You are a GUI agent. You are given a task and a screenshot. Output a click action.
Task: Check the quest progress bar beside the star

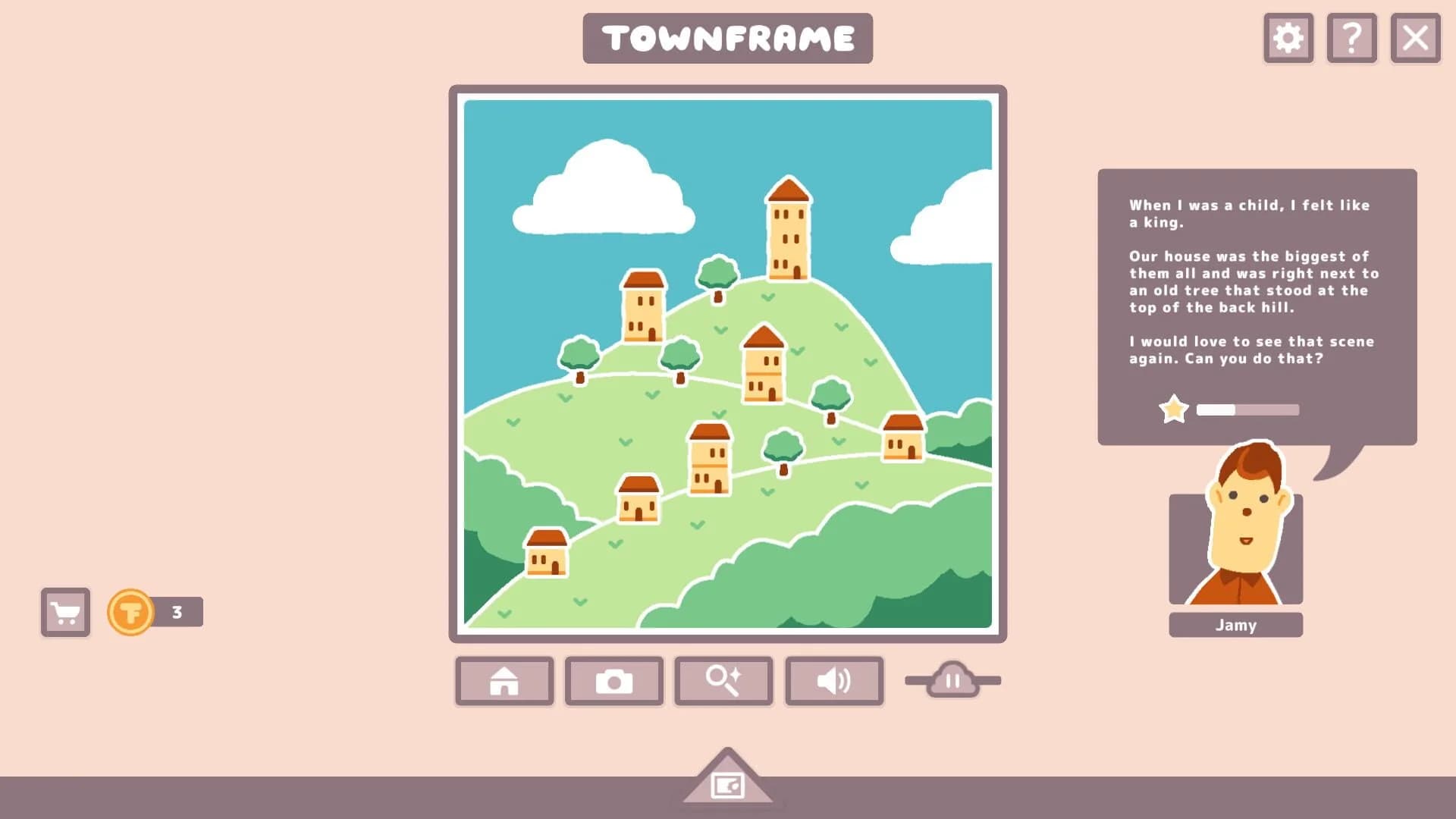tap(1246, 409)
